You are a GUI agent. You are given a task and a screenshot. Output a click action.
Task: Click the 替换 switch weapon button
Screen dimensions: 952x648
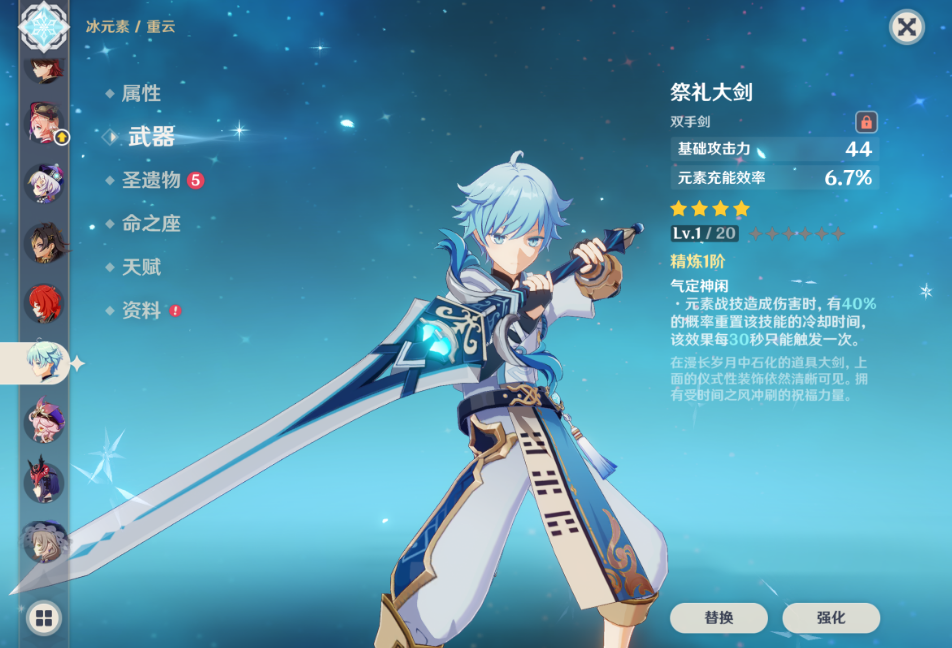[718, 618]
